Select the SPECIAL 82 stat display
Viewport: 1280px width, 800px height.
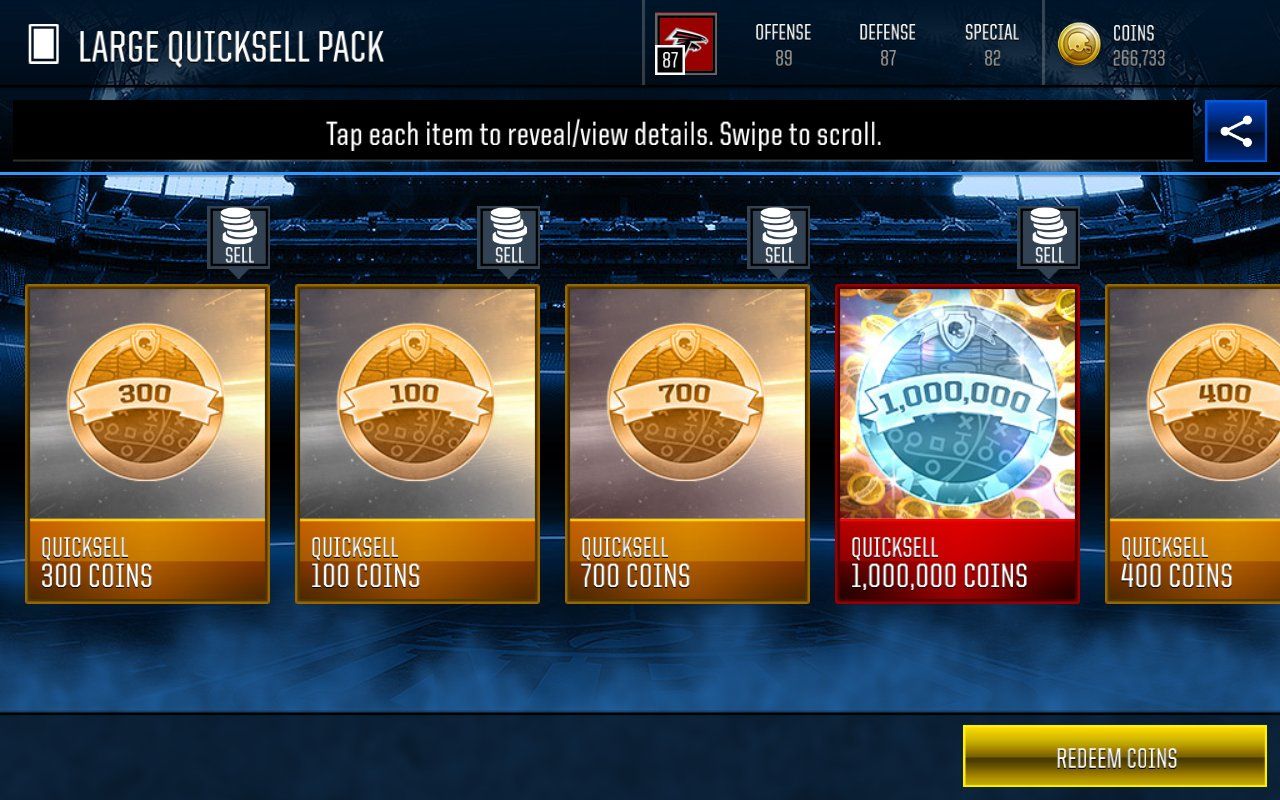point(992,44)
